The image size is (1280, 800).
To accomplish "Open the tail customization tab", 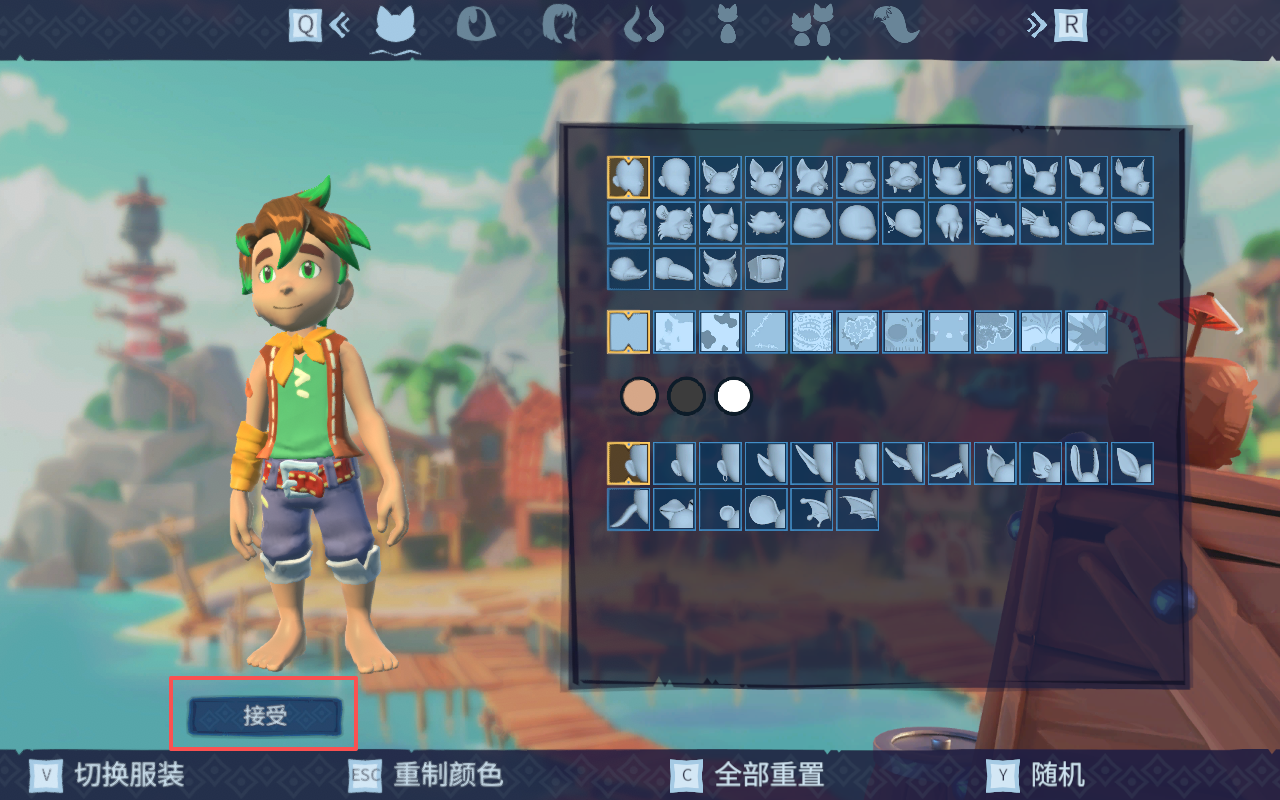I will click(895, 25).
